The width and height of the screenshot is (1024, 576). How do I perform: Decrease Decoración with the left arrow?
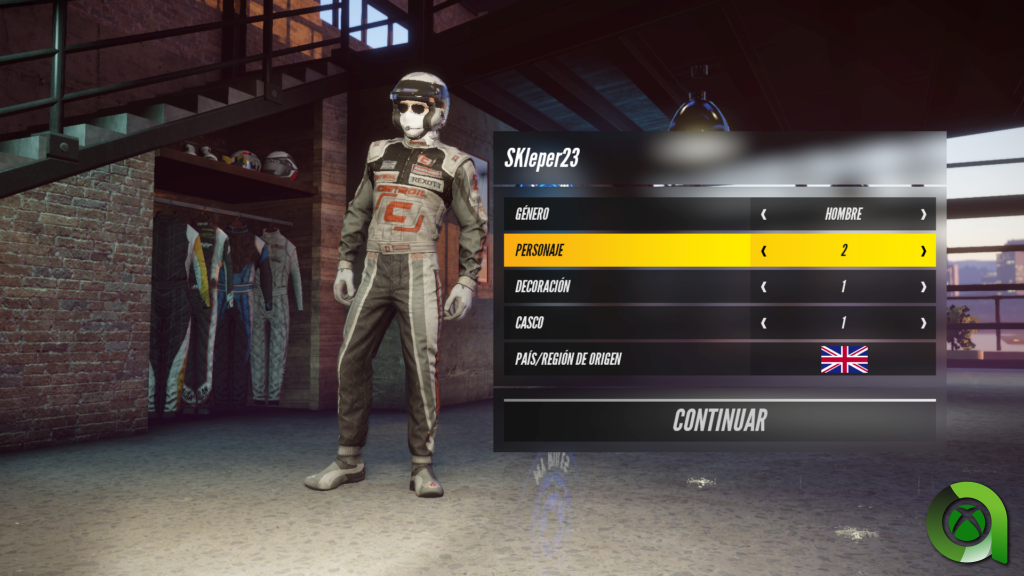pos(764,287)
